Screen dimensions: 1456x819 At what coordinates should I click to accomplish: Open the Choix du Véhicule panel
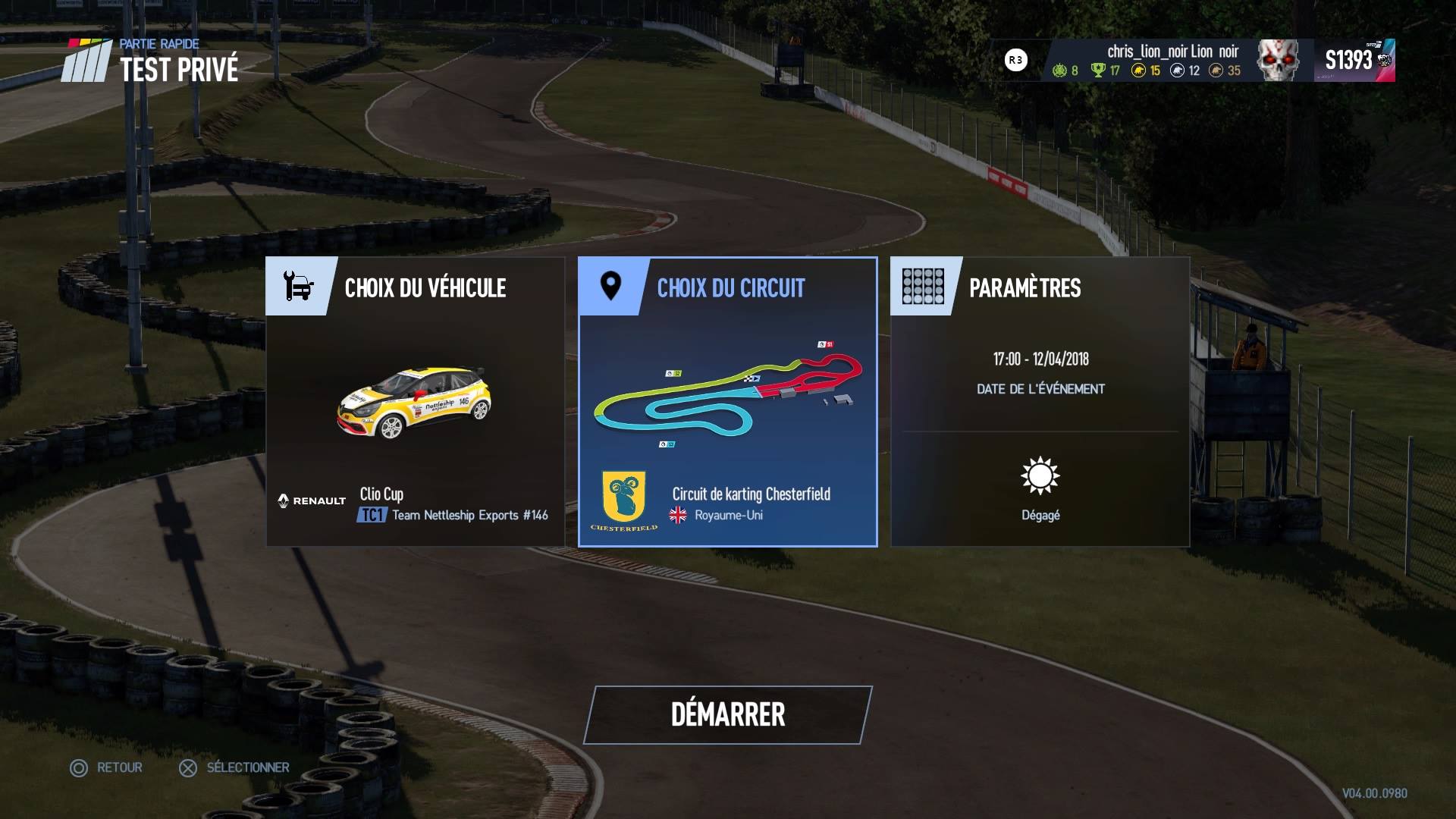(x=415, y=402)
